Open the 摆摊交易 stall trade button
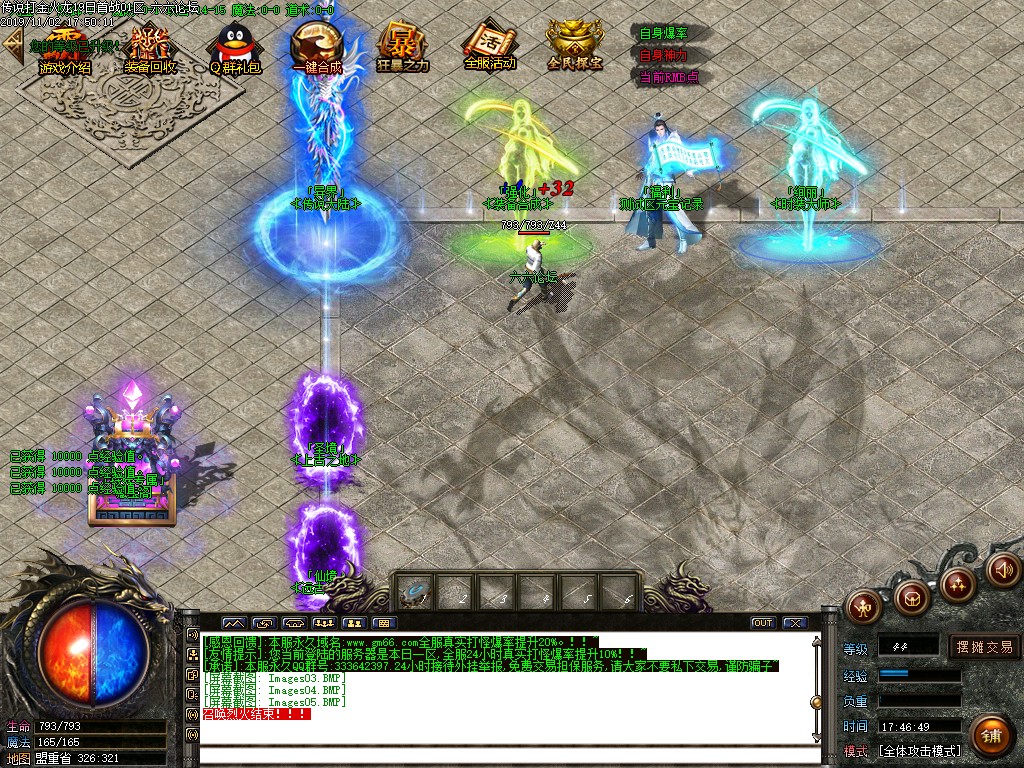Image resolution: width=1024 pixels, height=768 pixels. coord(984,647)
